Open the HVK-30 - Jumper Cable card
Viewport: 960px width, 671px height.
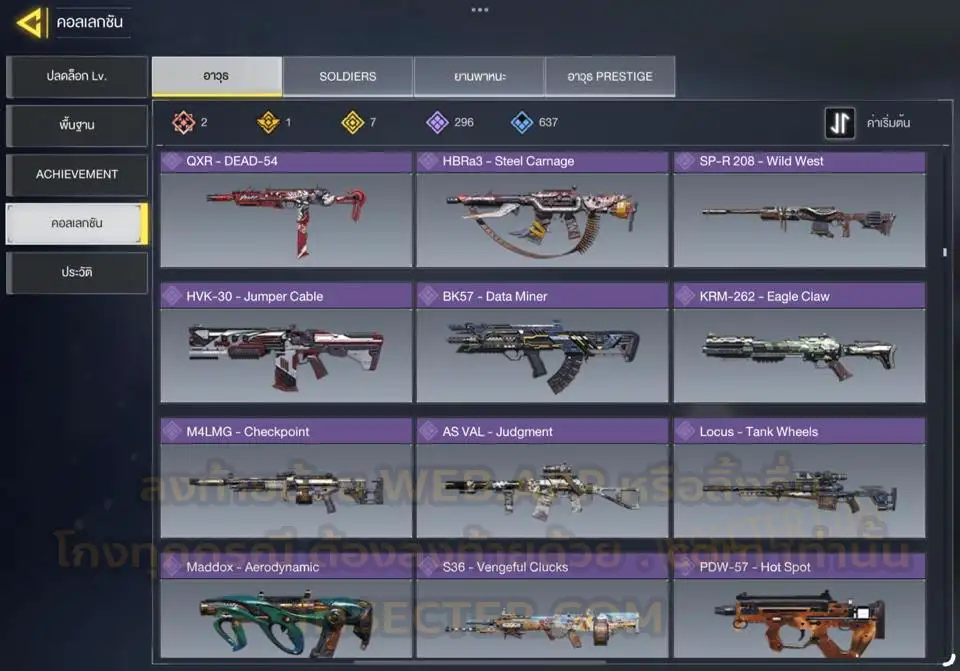tap(286, 345)
